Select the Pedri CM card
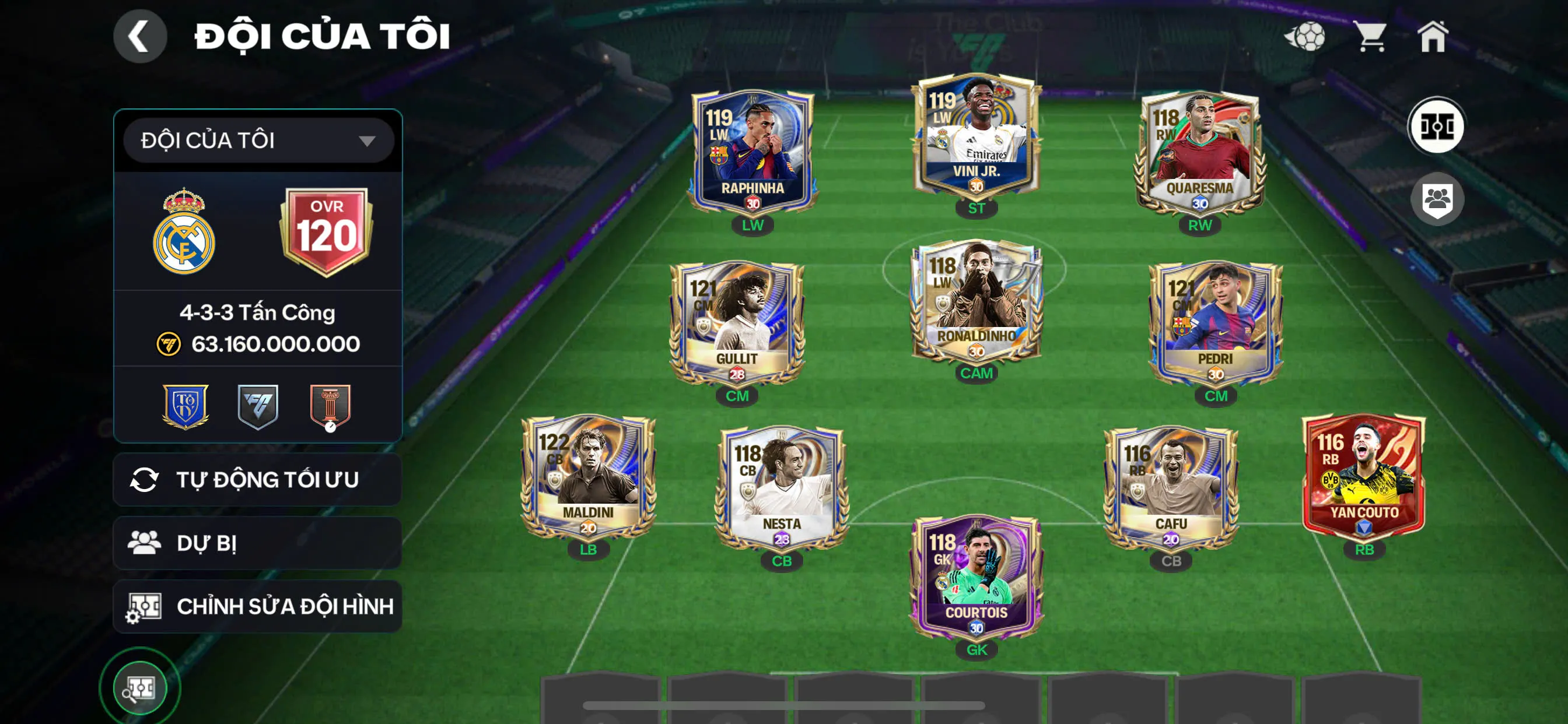This screenshot has width=1568, height=724. [x=1216, y=324]
